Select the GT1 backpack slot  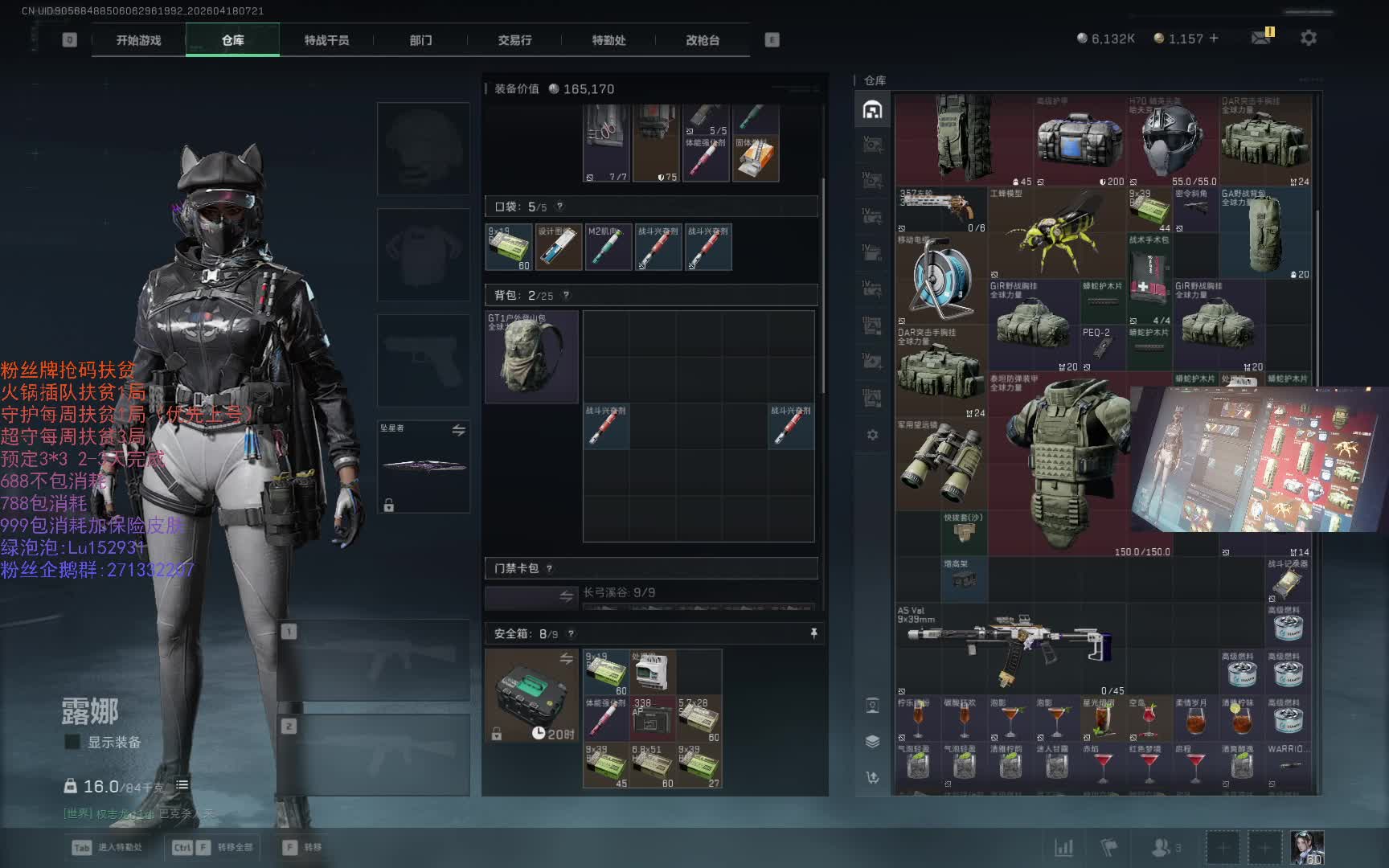531,357
